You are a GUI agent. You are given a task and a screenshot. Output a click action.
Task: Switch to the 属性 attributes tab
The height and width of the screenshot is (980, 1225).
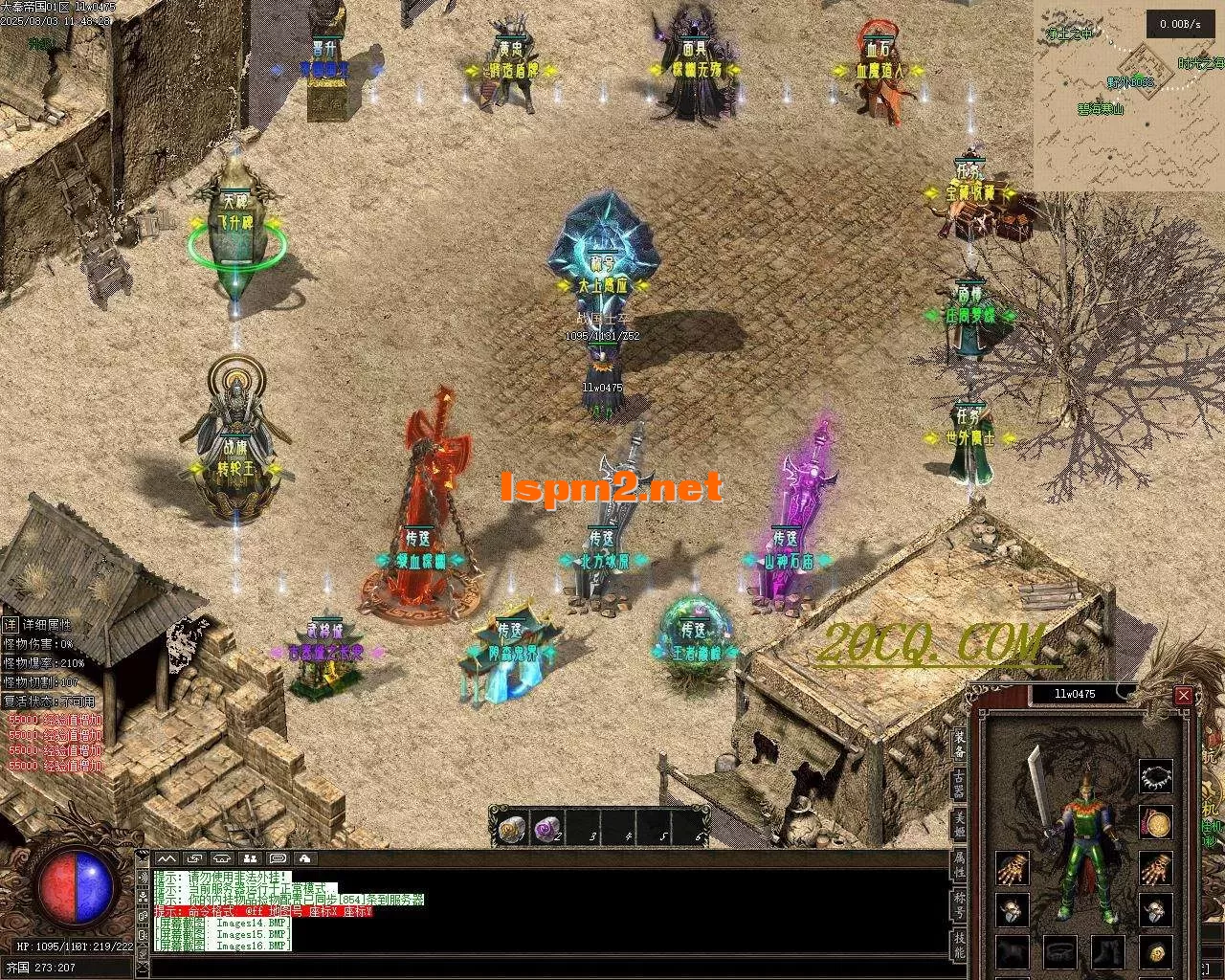959,863
